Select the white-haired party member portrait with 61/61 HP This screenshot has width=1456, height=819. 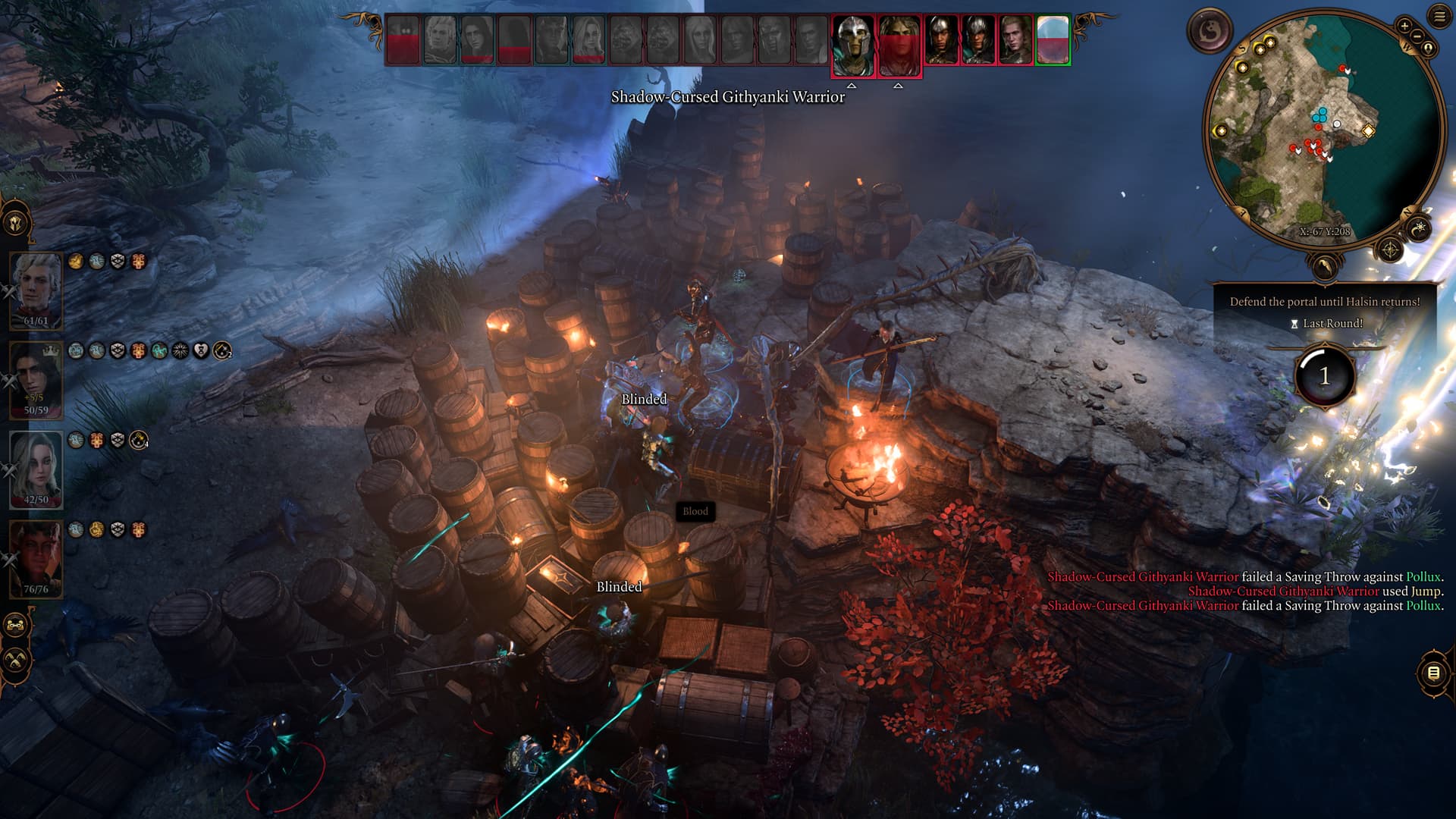pos(36,290)
